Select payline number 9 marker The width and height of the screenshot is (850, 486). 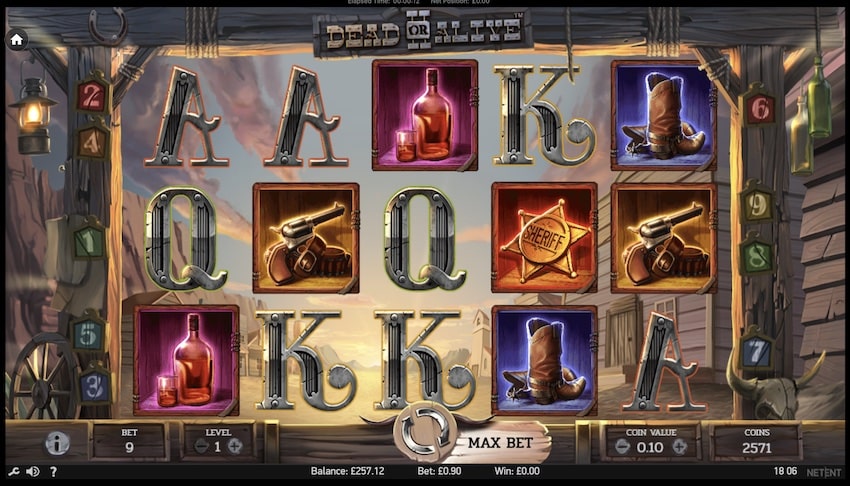[x=757, y=206]
